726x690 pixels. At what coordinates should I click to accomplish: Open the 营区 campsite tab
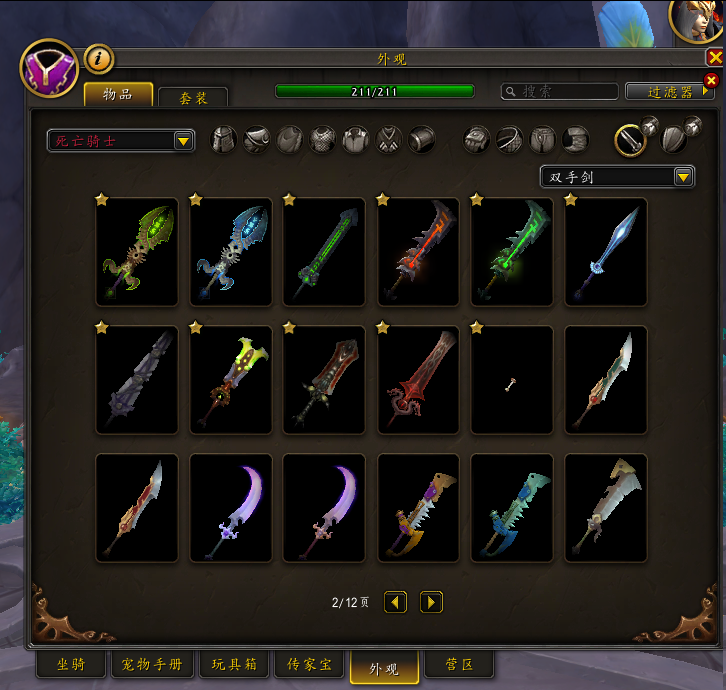click(458, 664)
